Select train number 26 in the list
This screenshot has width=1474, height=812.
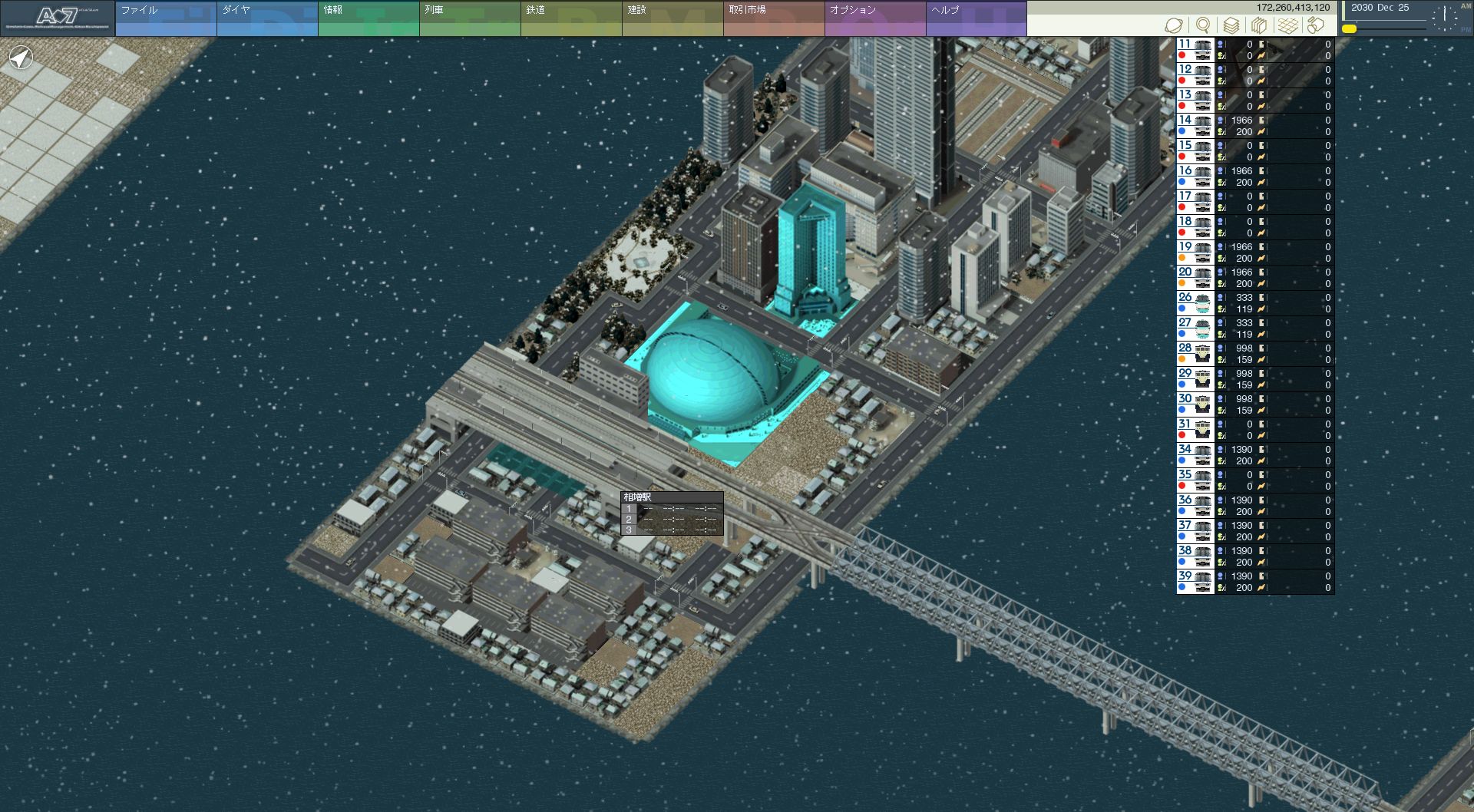[1195, 303]
